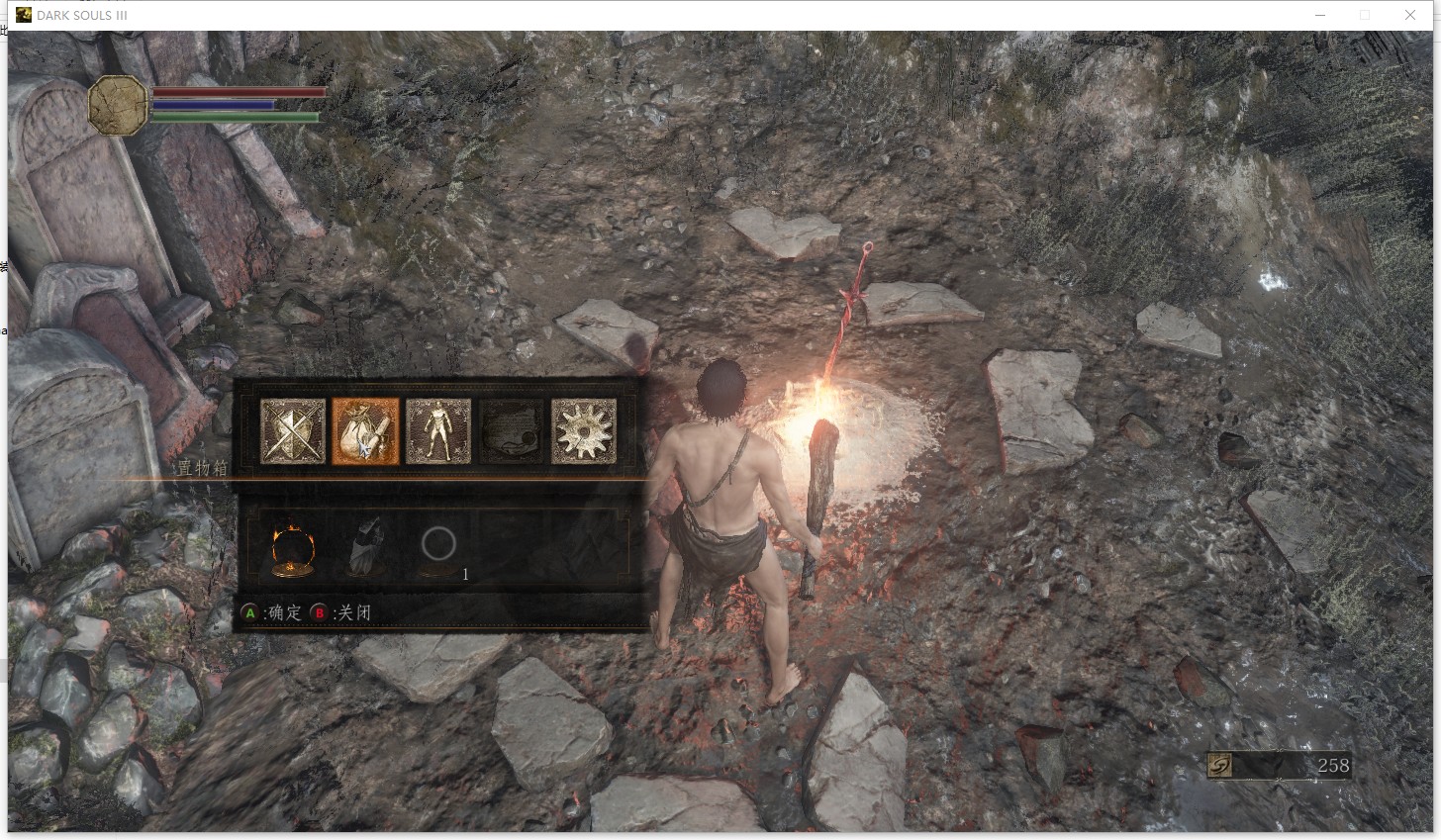The image size is (1441, 840).
Task: Close the Dark Souls III window
Action: click(x=1410, y=15)
